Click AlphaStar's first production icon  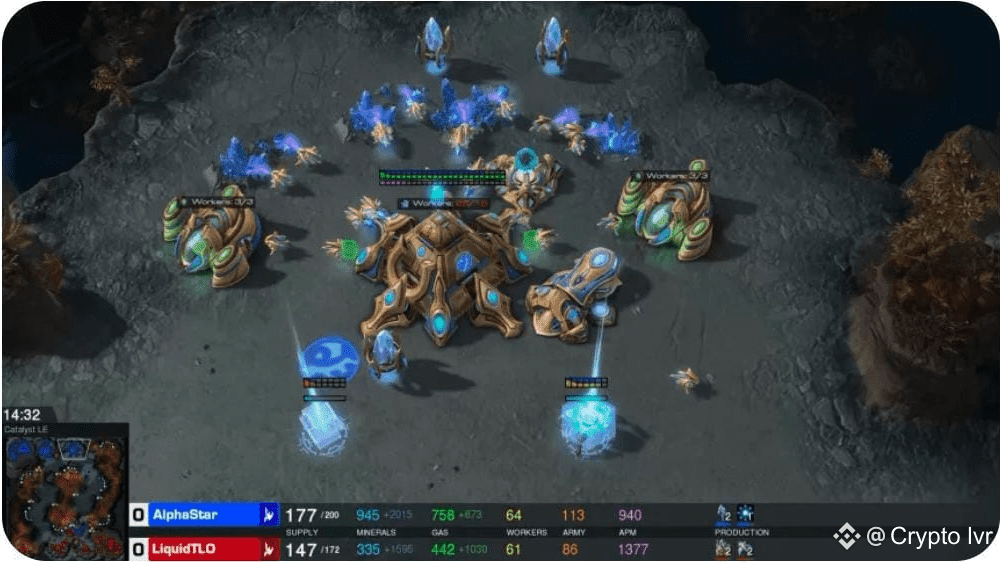pyautogui.click(x=724, y=514)
